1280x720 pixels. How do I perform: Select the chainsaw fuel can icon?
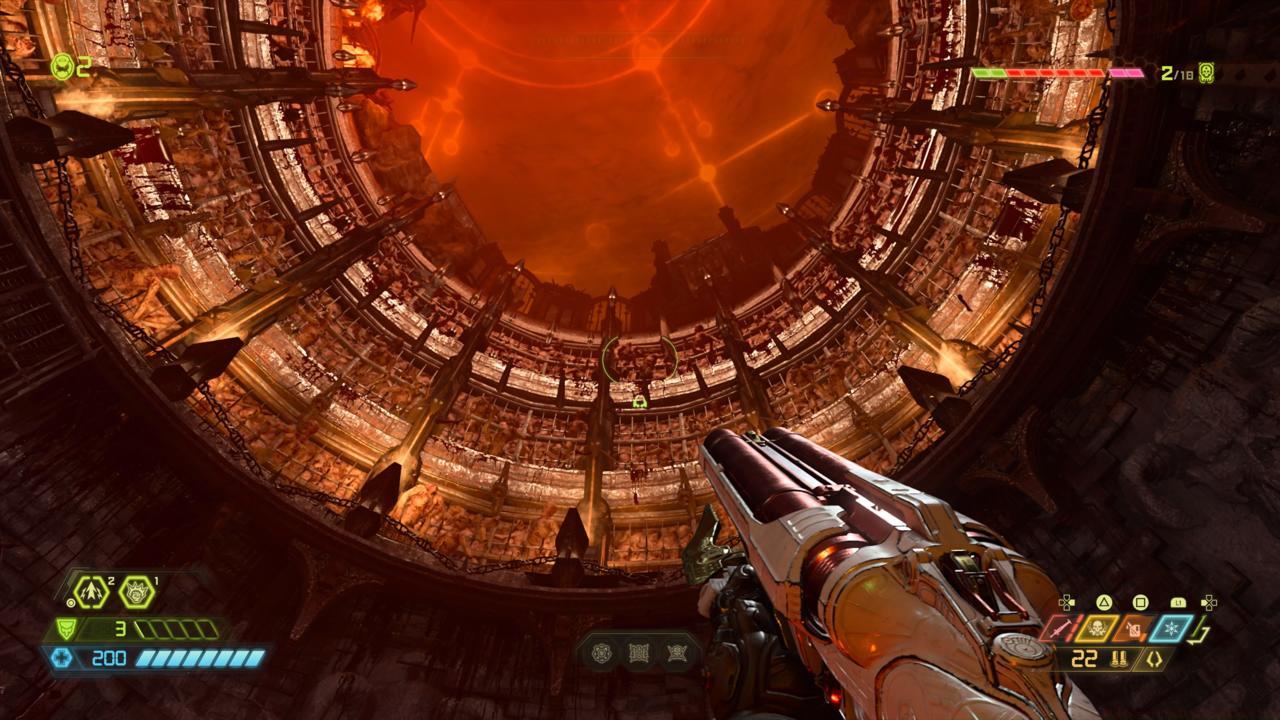coord(1135,629)
